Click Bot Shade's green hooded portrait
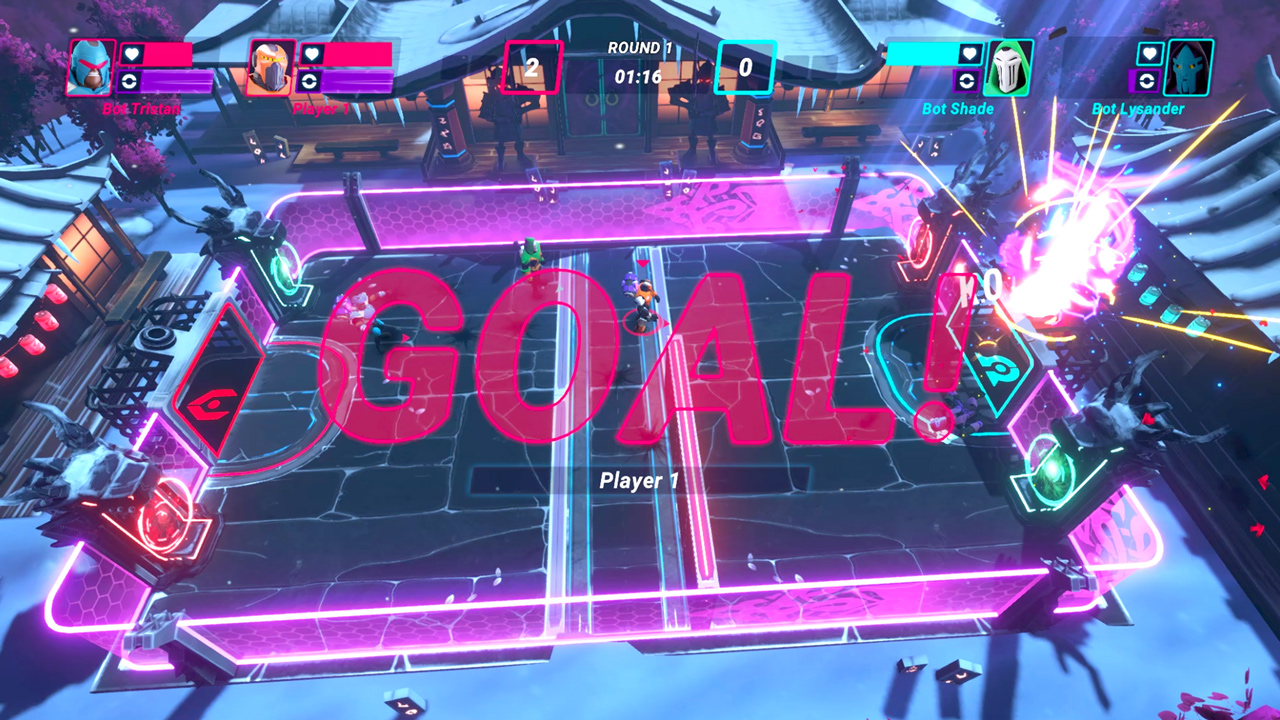This screenshot has width=1280, height=720. coord(1010,64)
